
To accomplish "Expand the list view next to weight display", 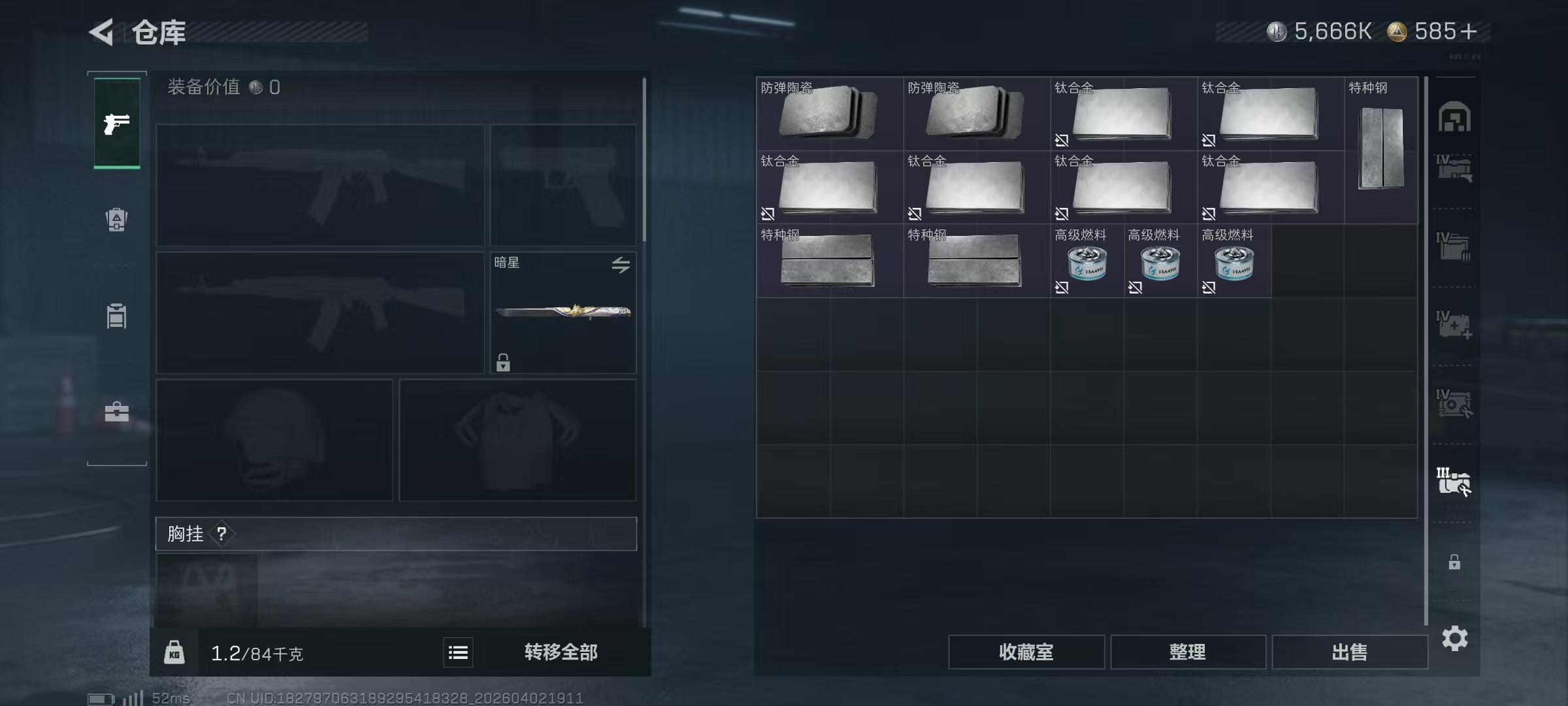I will point(459,652).
